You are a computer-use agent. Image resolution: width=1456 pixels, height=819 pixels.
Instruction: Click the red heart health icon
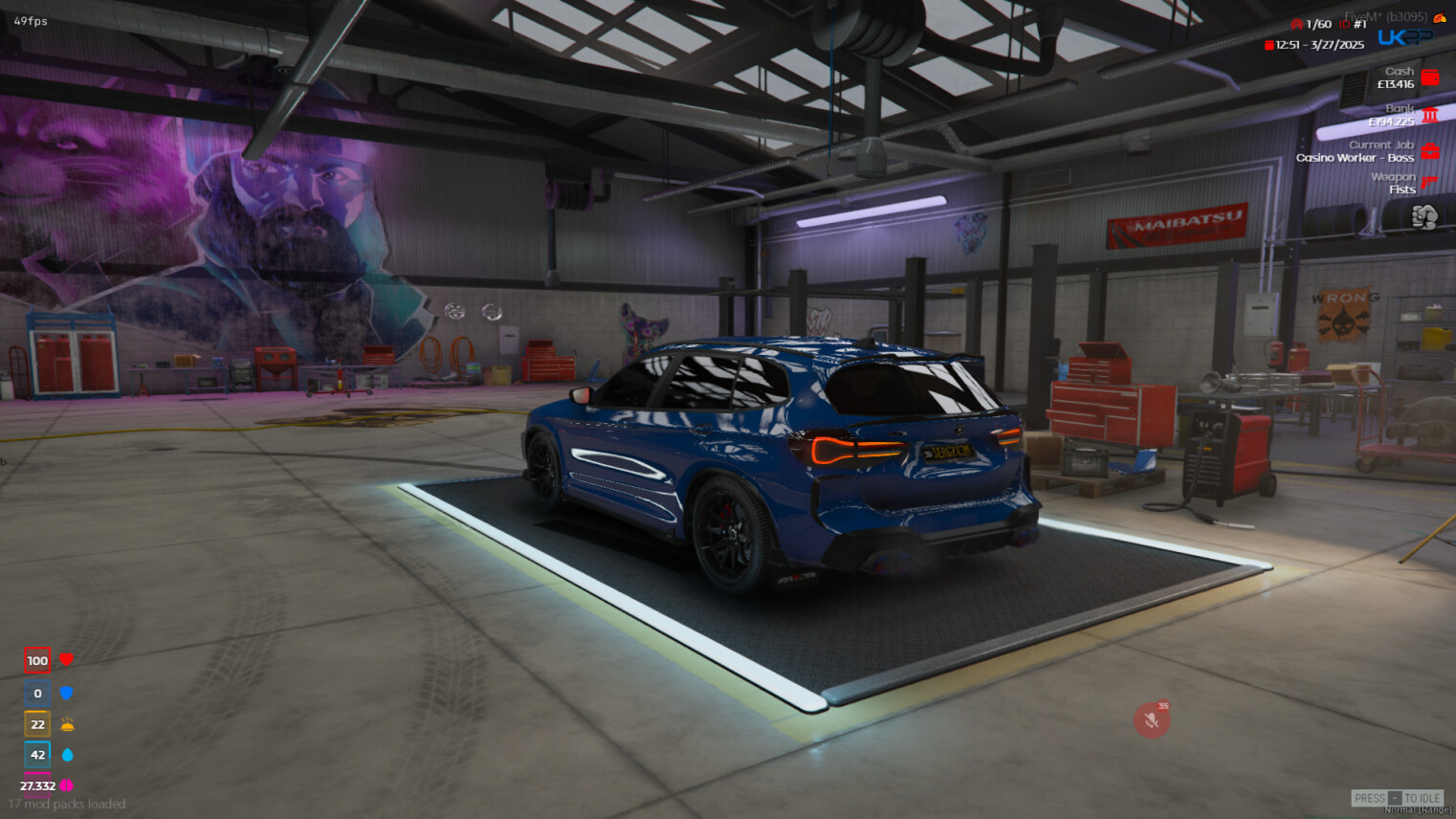pyautogui.click(x=66, y=659)
